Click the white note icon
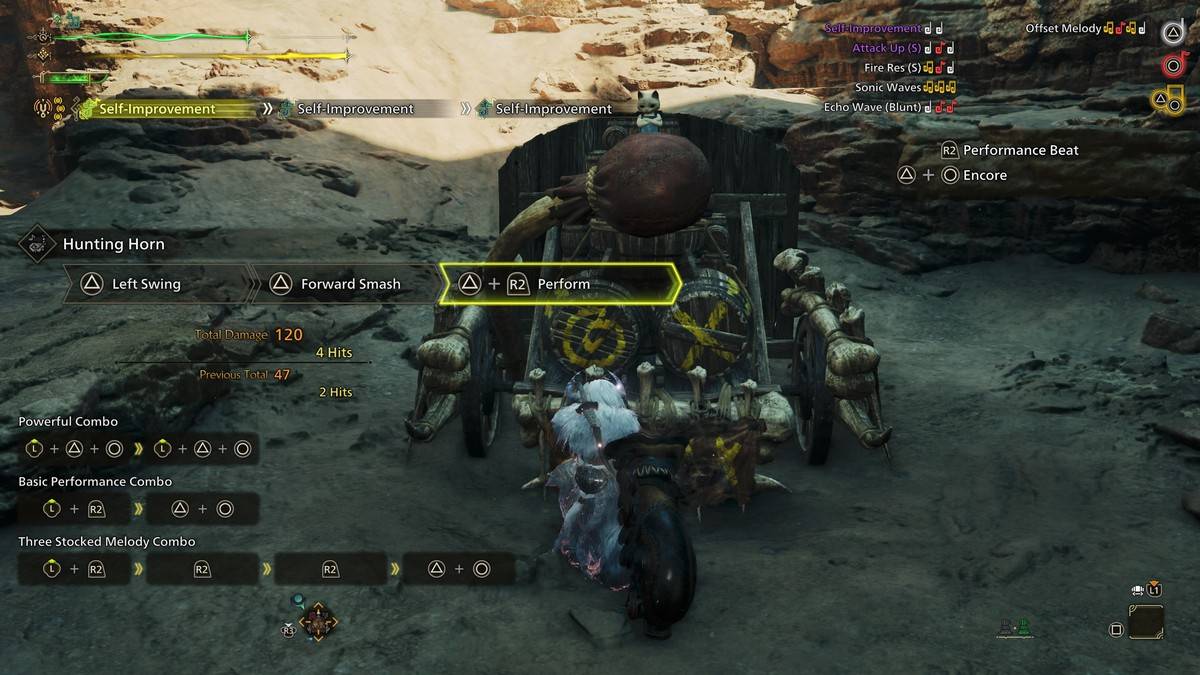The image size is (1200, 675). (x=1173, y=32)
